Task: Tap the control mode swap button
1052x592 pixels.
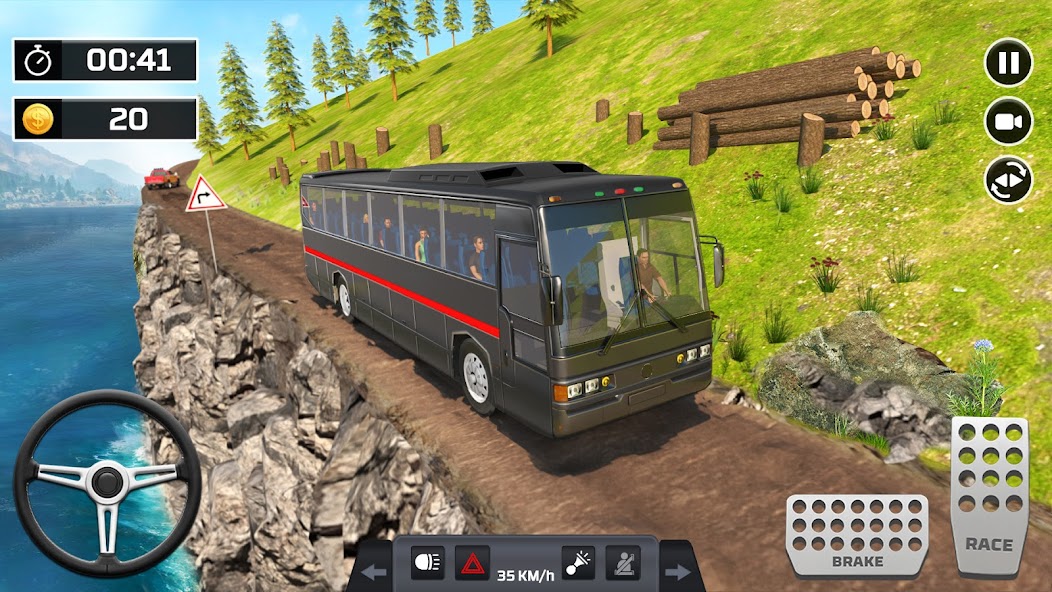Action: point(1008,181)
